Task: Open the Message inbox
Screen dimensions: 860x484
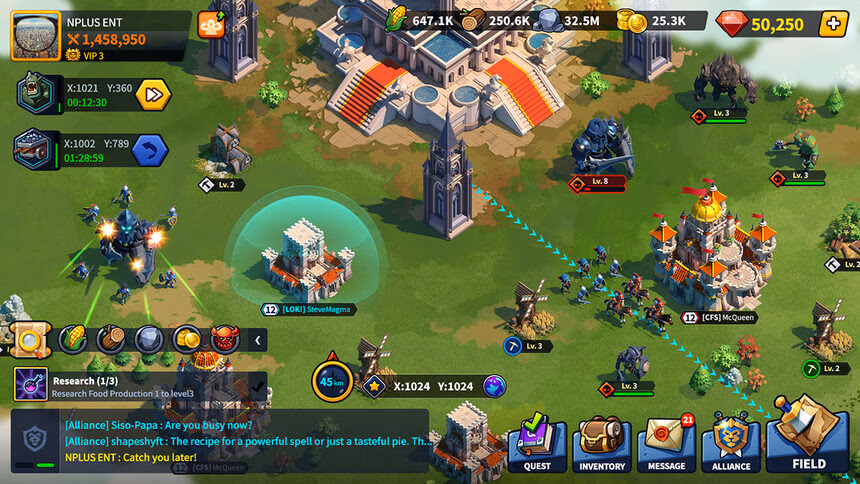Action: tap(666, 444)
